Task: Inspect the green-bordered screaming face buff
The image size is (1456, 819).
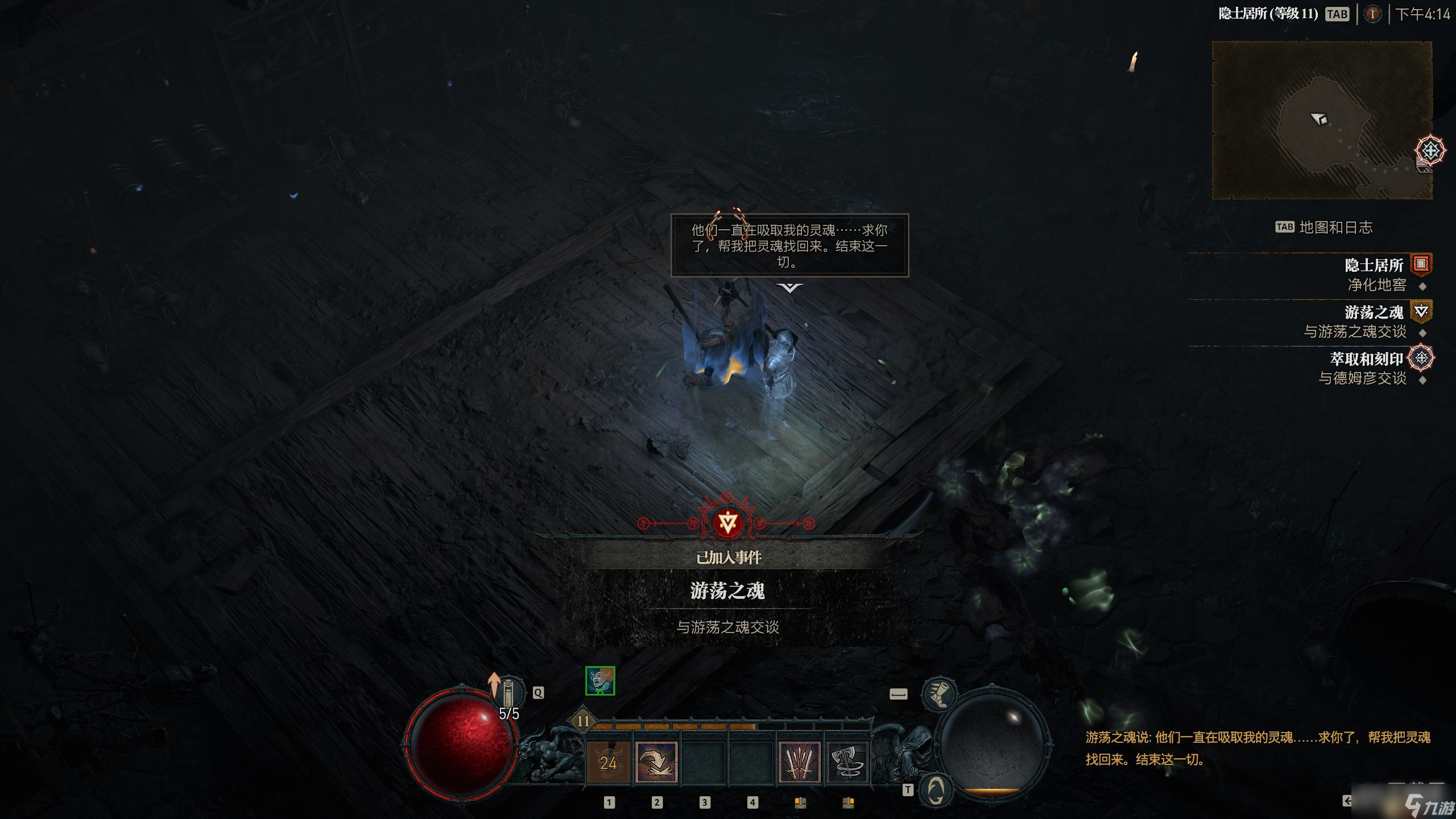Action: coord(600,680)
